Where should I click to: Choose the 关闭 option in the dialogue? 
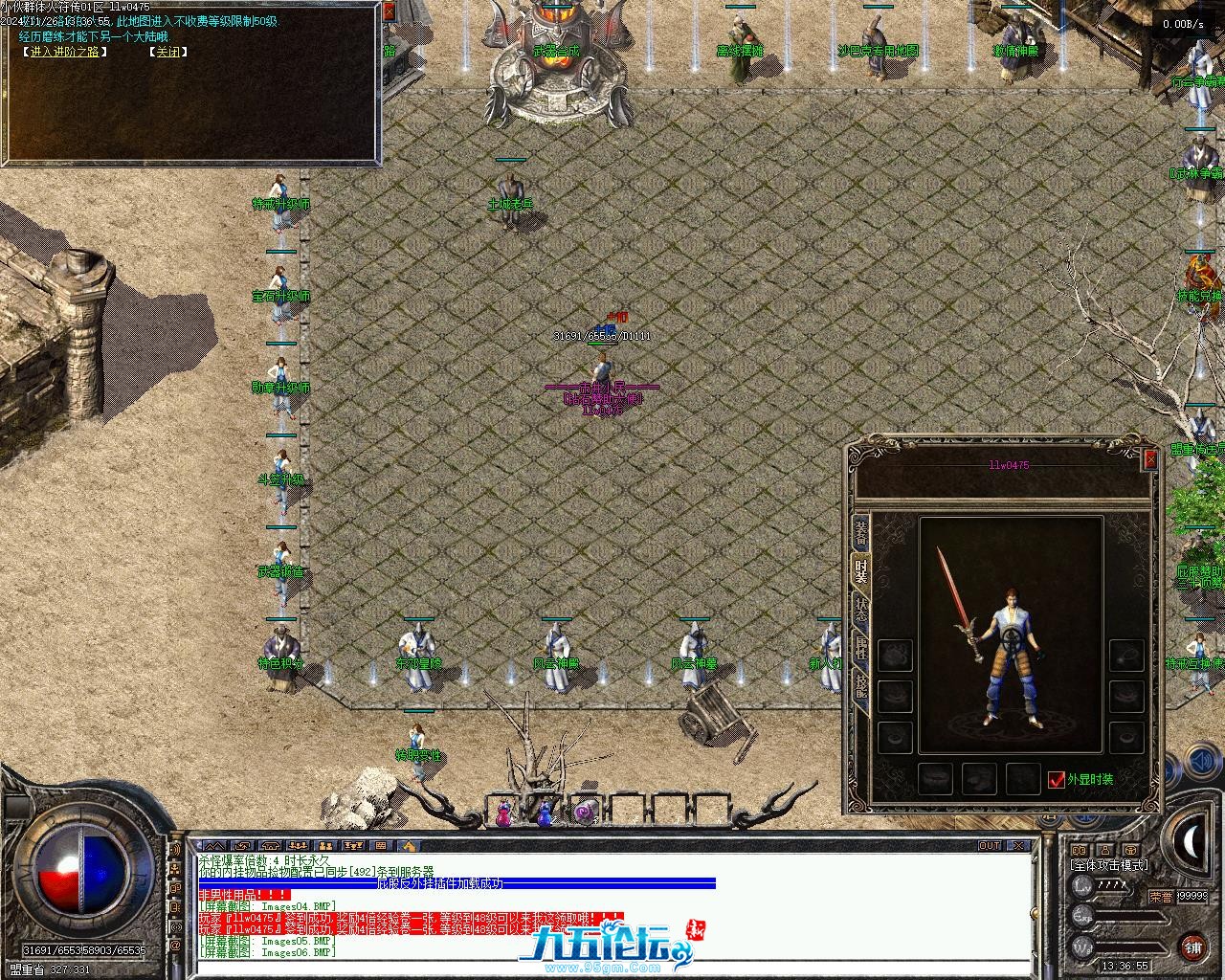tap(167, 52)
